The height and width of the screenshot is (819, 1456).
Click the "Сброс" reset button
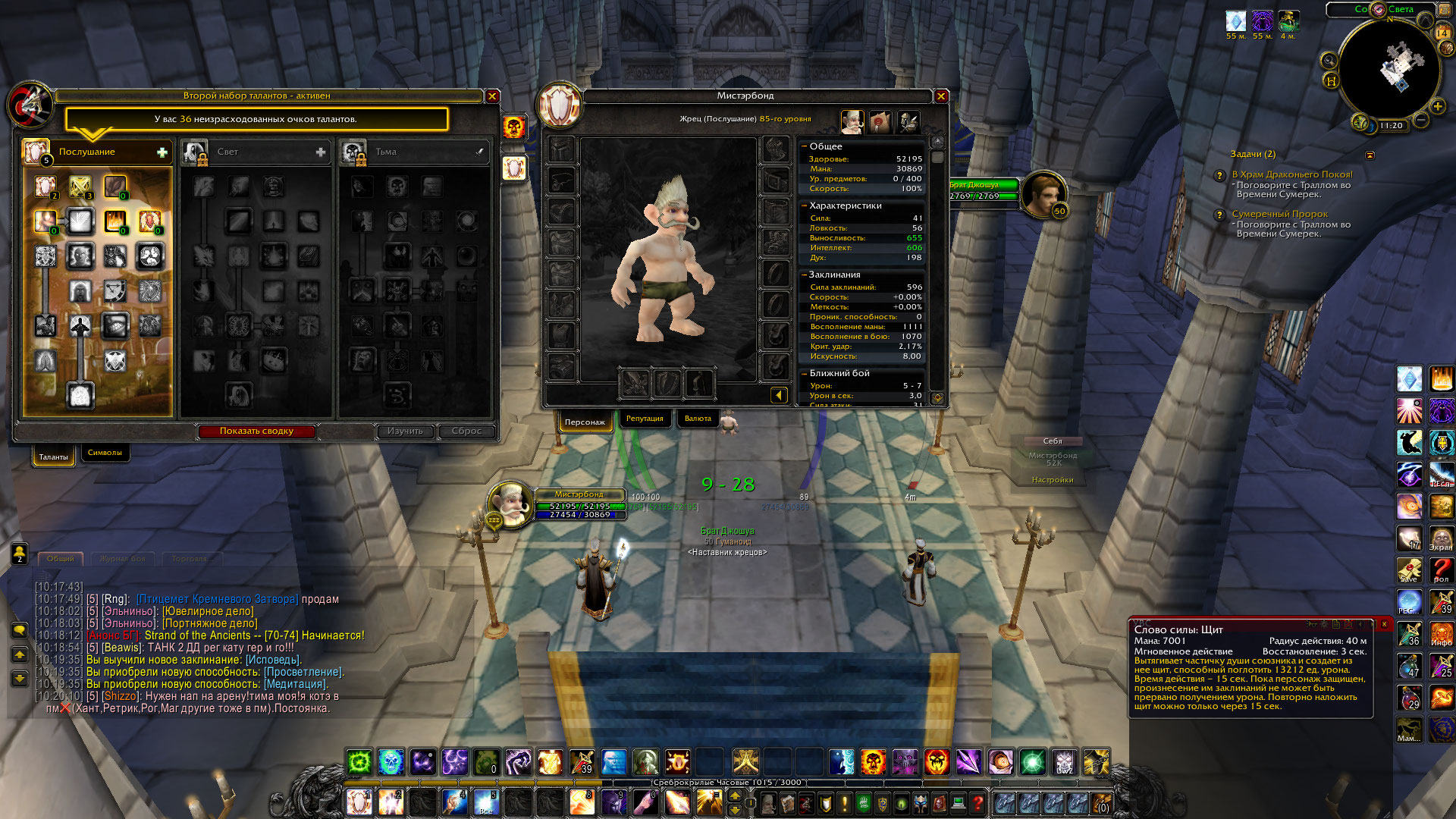(466, 431)
